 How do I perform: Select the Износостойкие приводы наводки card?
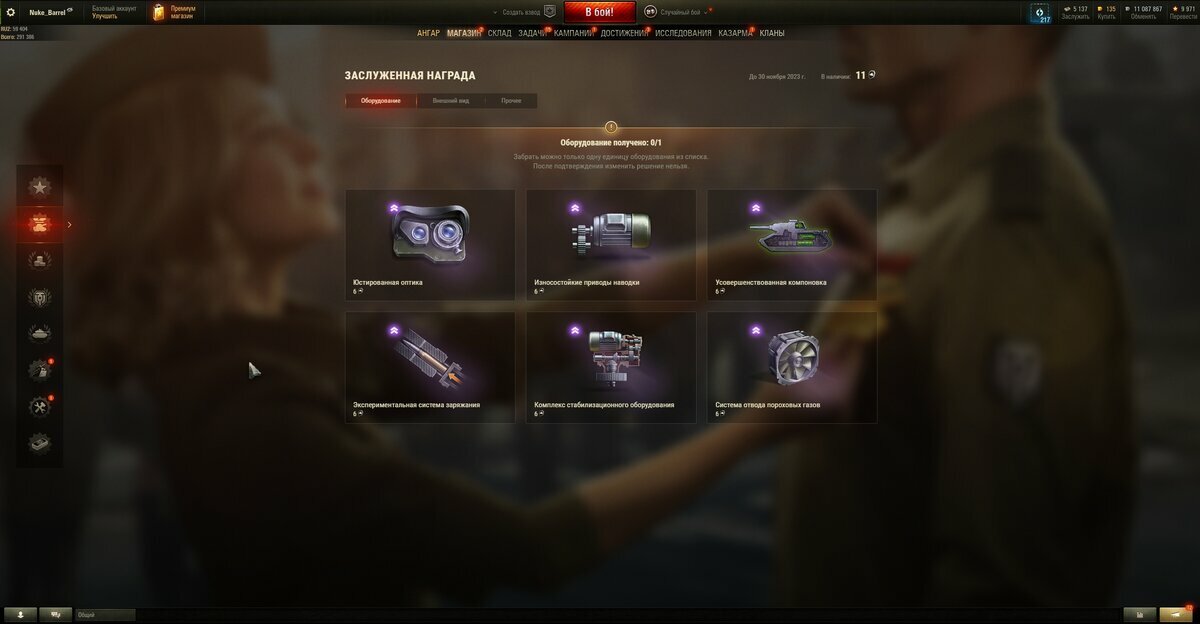pyautogui.click(x=611, y=245)
